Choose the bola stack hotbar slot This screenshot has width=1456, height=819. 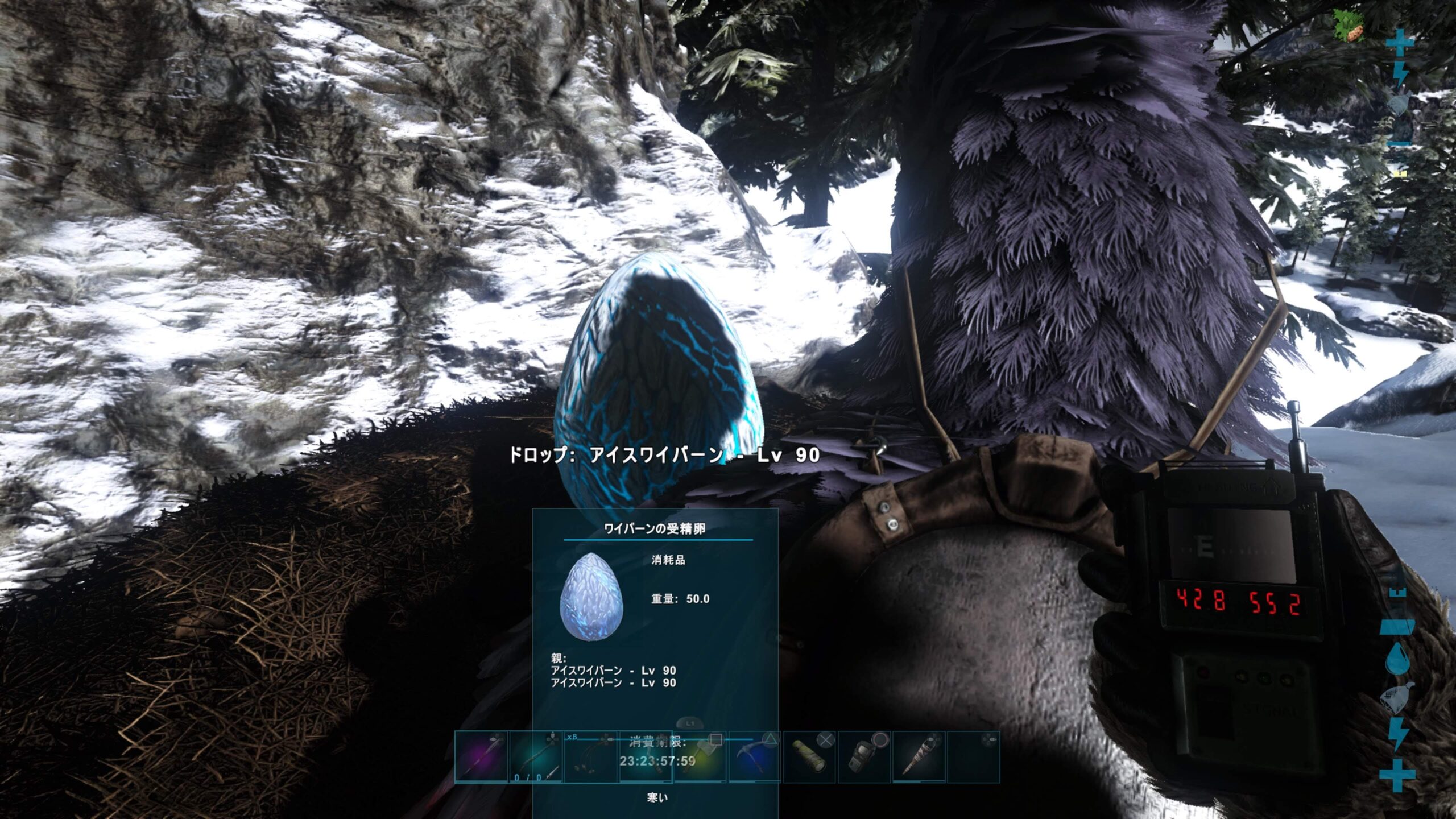click(590, 758)
